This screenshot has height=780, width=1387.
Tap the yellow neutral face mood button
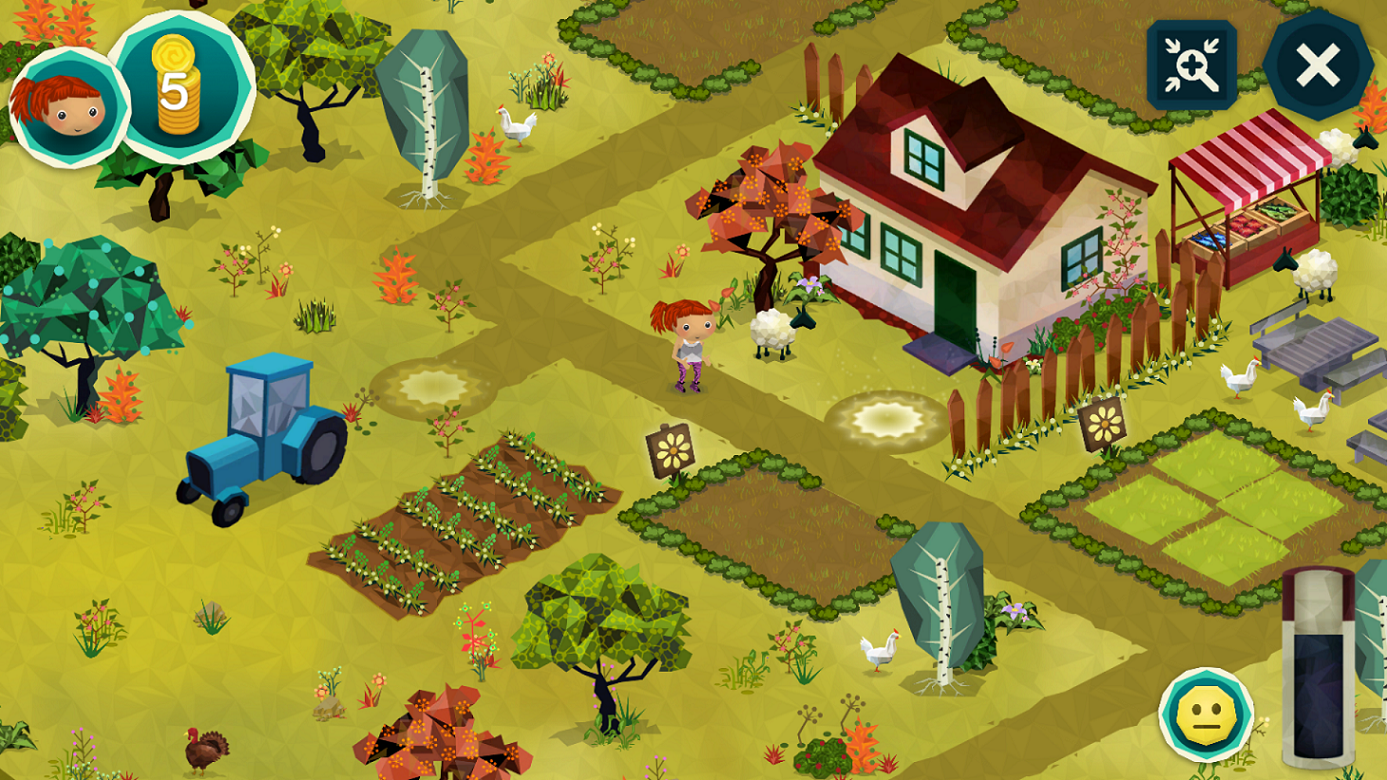tap(1206, 714)
